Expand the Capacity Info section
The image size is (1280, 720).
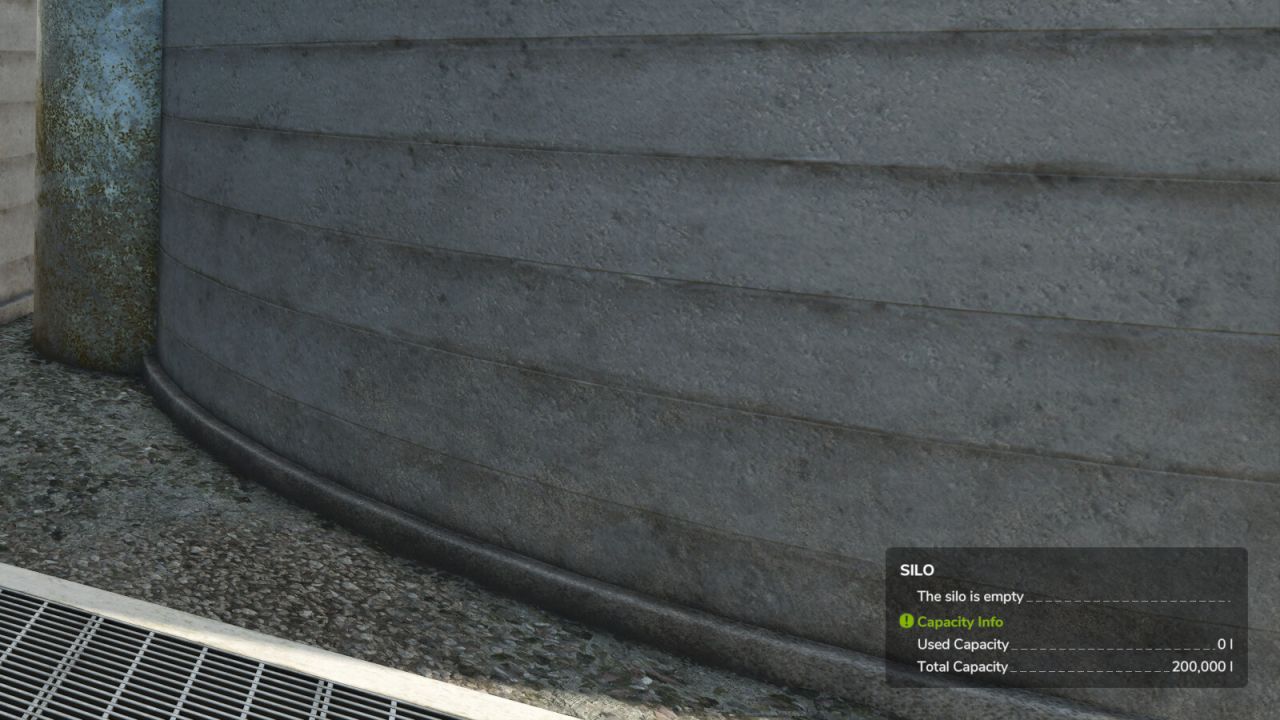(957, 621)
